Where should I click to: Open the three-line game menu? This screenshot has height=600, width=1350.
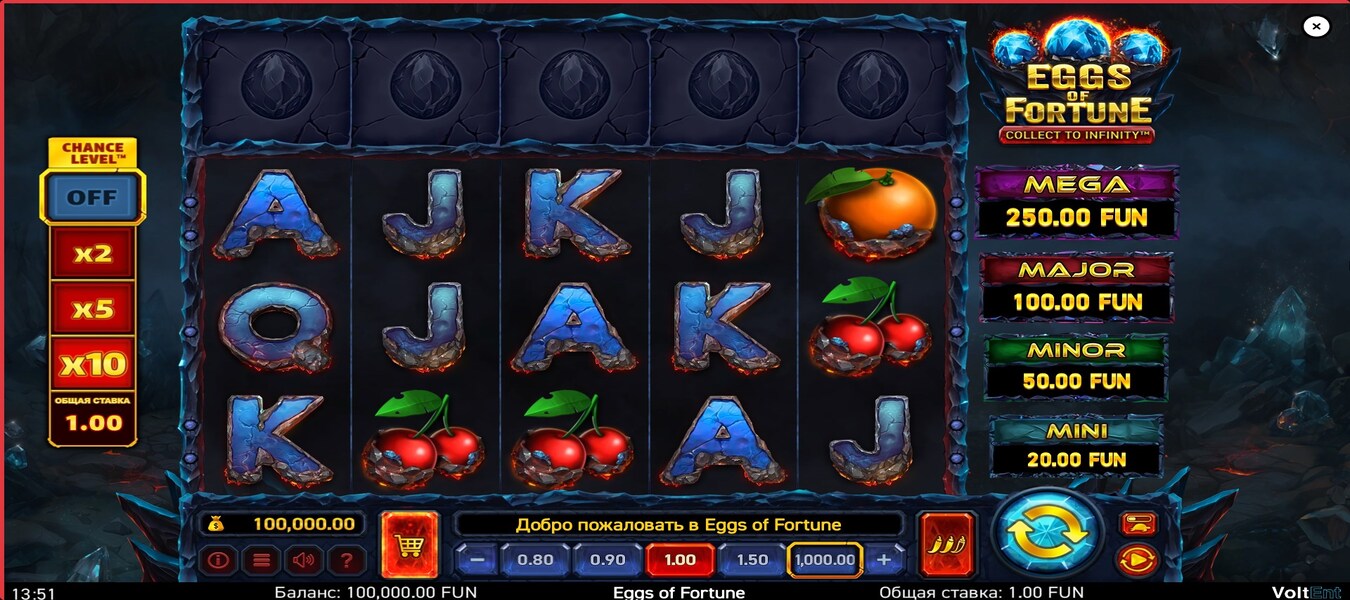(259, 560)
